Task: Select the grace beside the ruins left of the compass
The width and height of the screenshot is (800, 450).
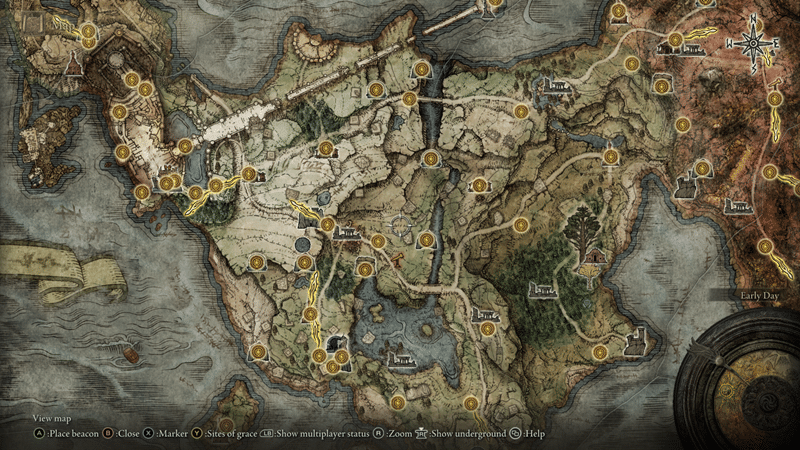Action: pos(676,40)
